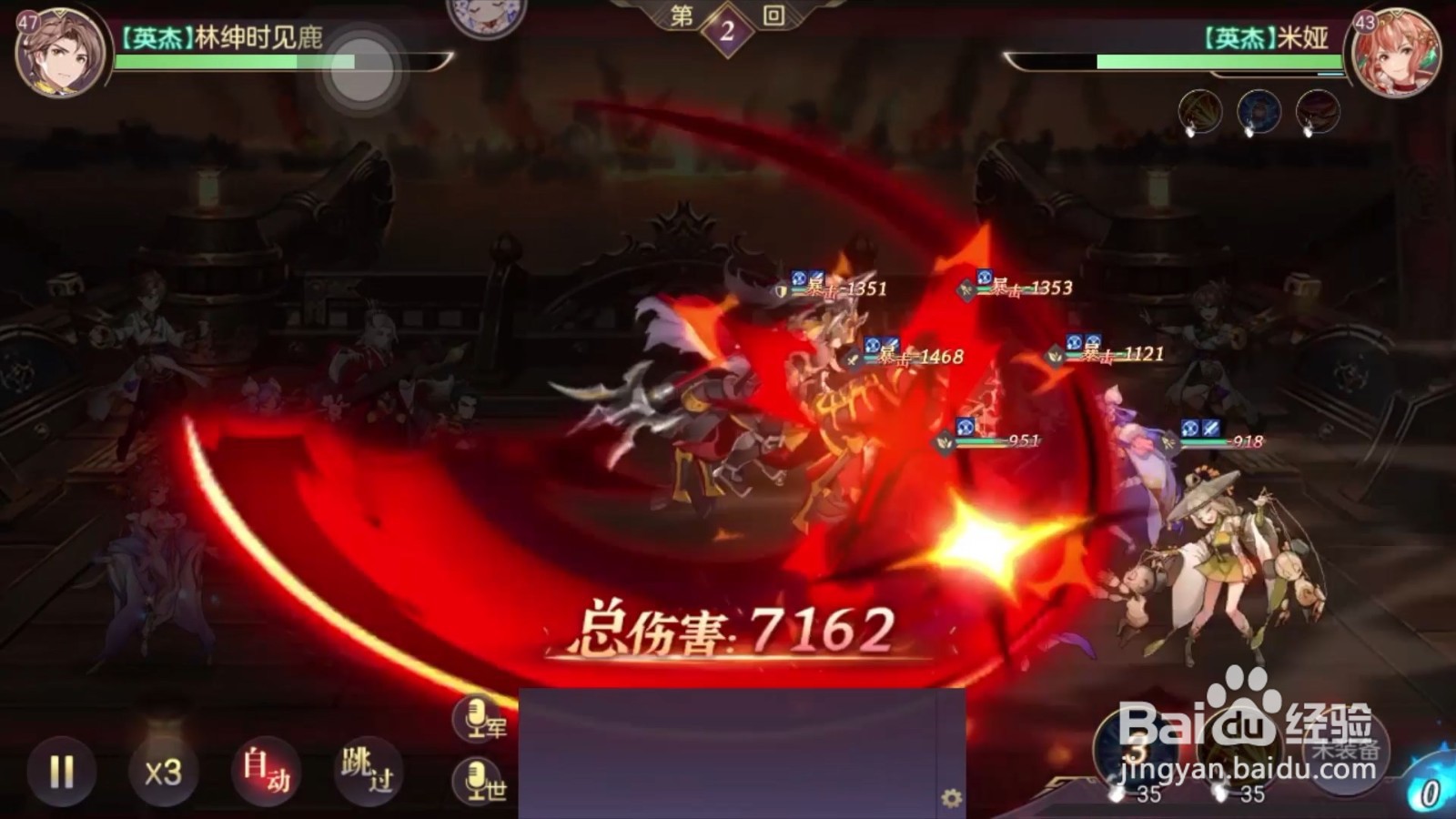
Task: Tap the 世 world chat microphone icon
Action: point(475,780)
